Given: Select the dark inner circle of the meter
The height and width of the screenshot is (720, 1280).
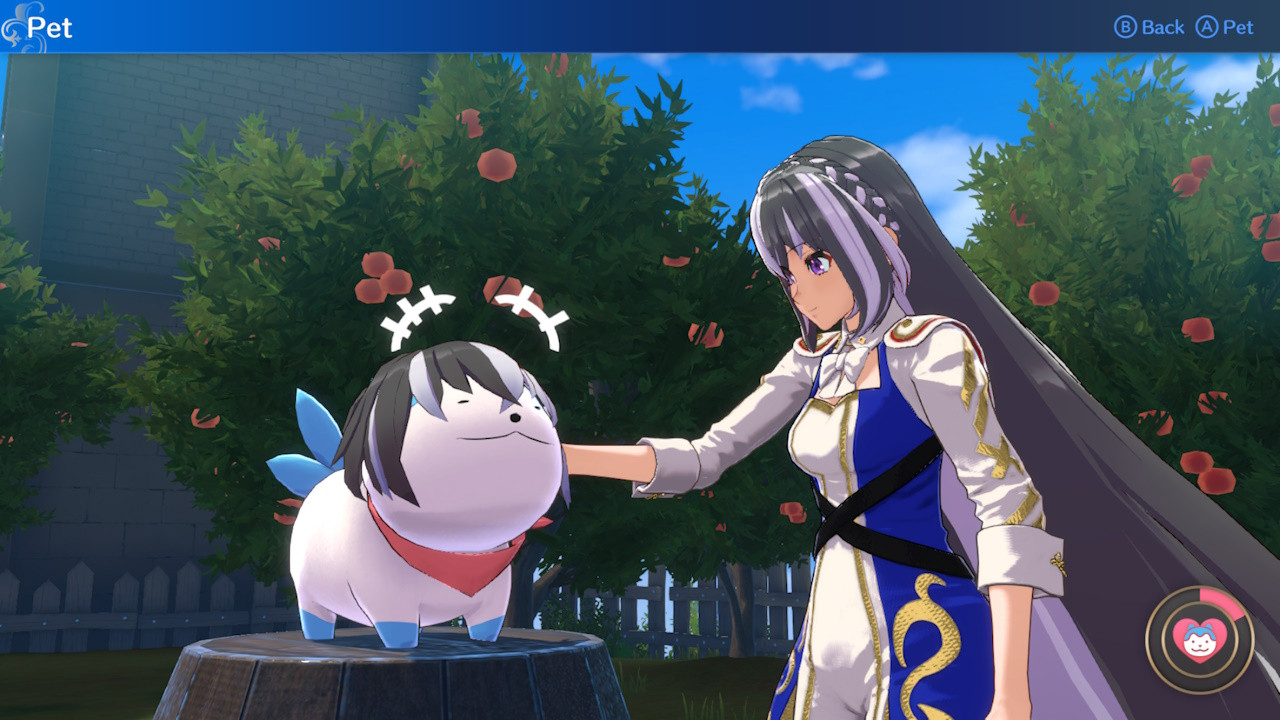Looking at the screenshot, I should pos(1199,665).
